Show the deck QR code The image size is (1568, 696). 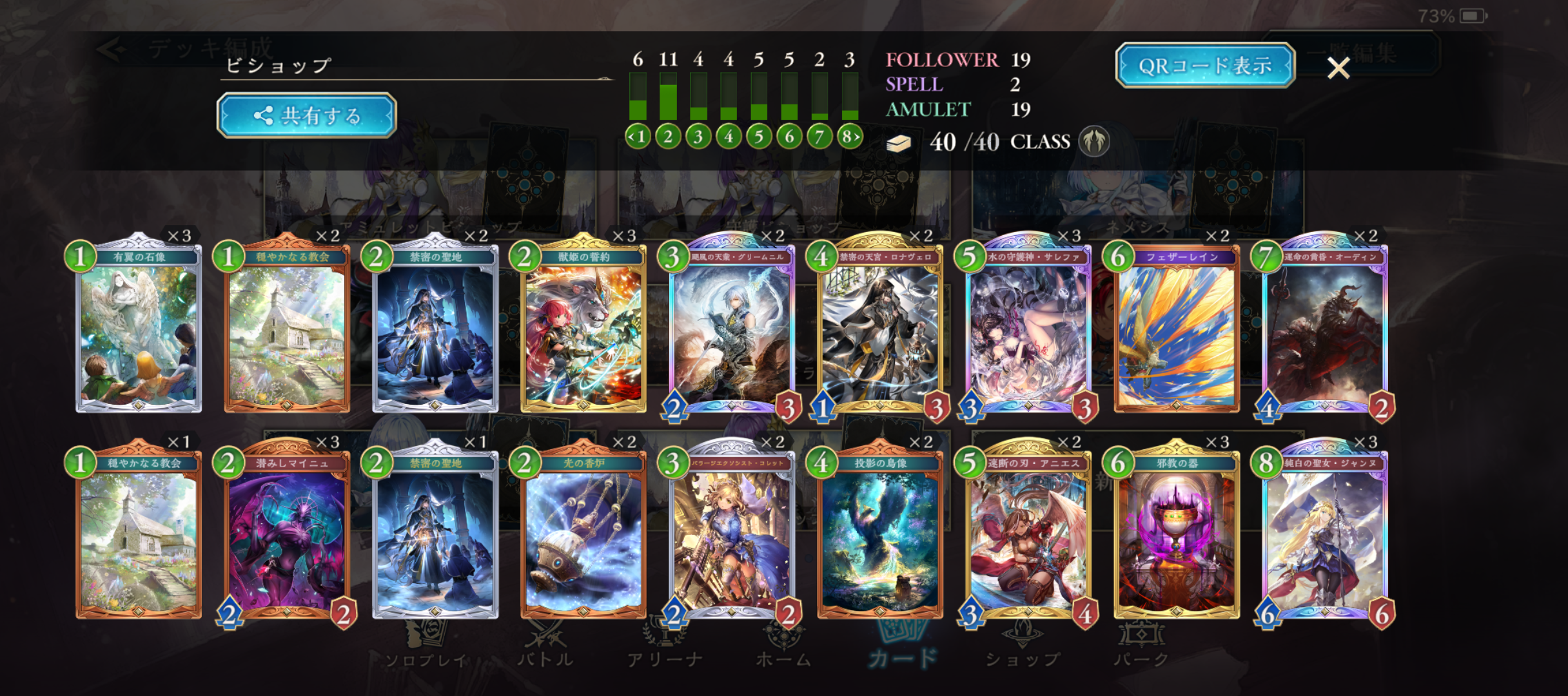tap(1205, 66)
